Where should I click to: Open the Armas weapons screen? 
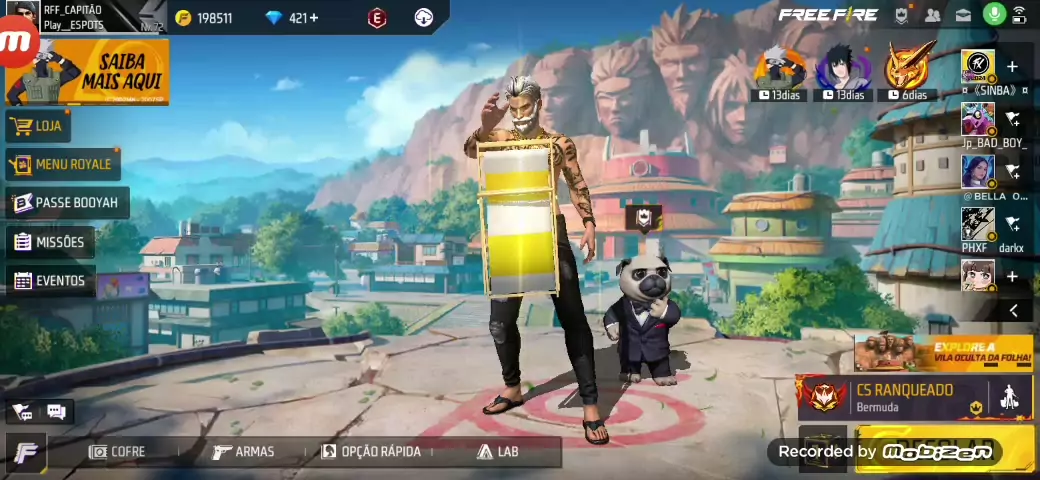tap(244, 452)
